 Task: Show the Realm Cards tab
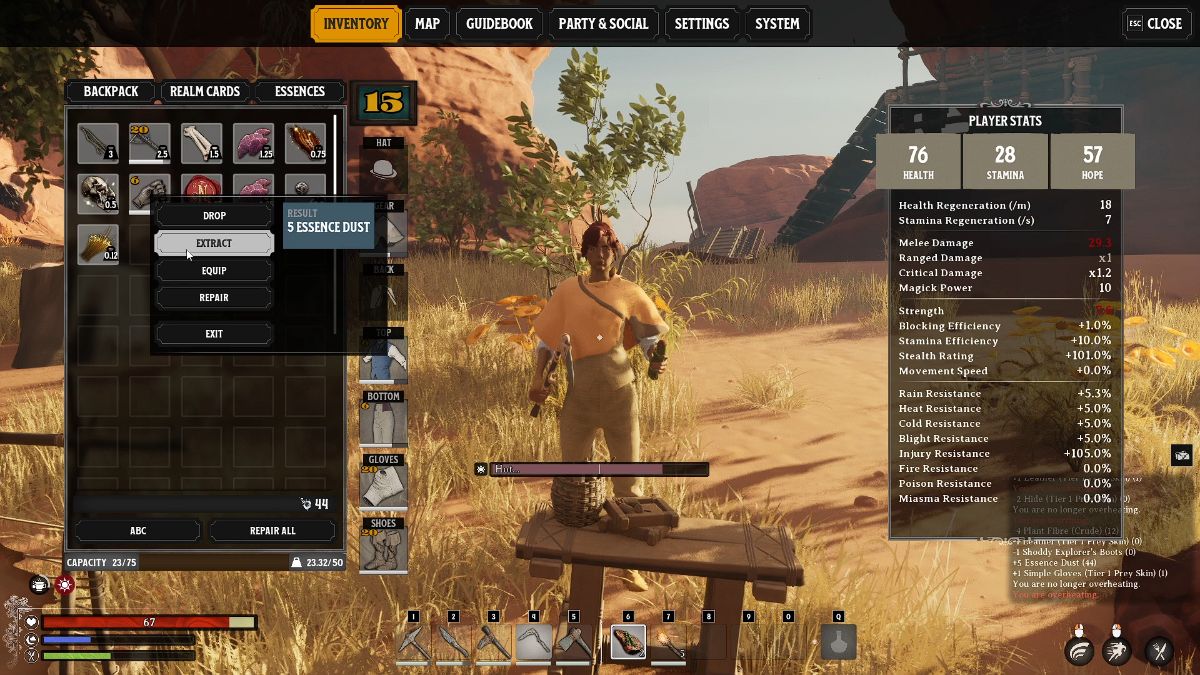pos(205,92)
